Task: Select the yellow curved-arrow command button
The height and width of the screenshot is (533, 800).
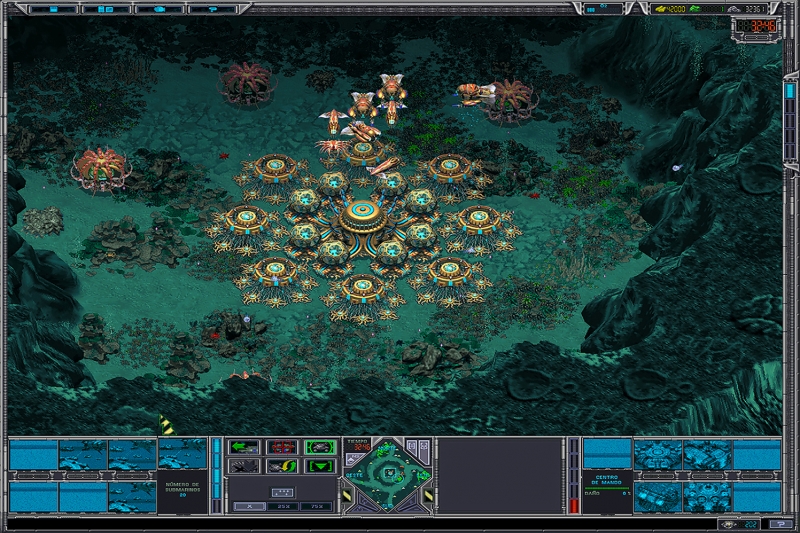Action: 282,466
